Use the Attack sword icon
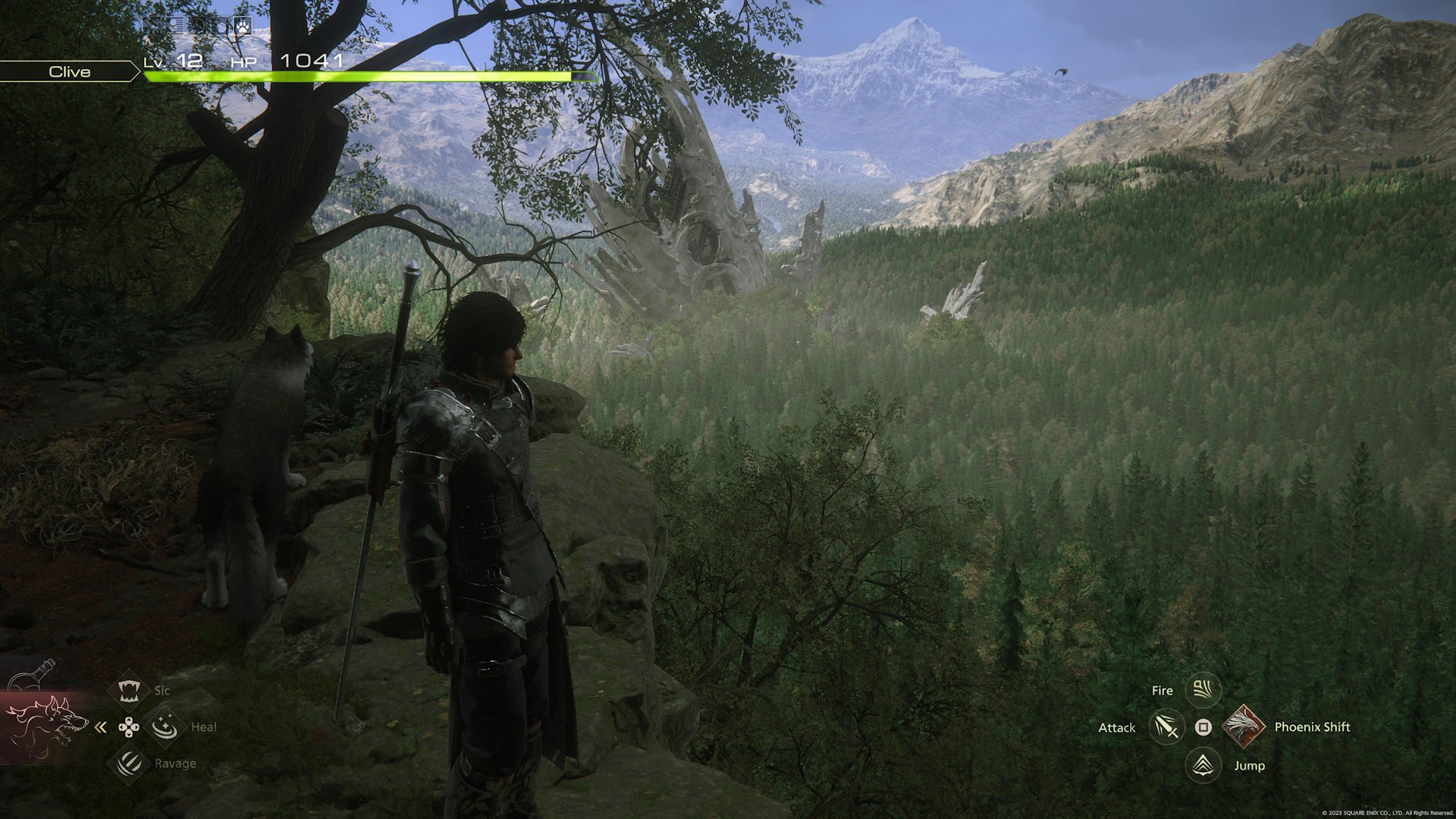 point(1166,727)
